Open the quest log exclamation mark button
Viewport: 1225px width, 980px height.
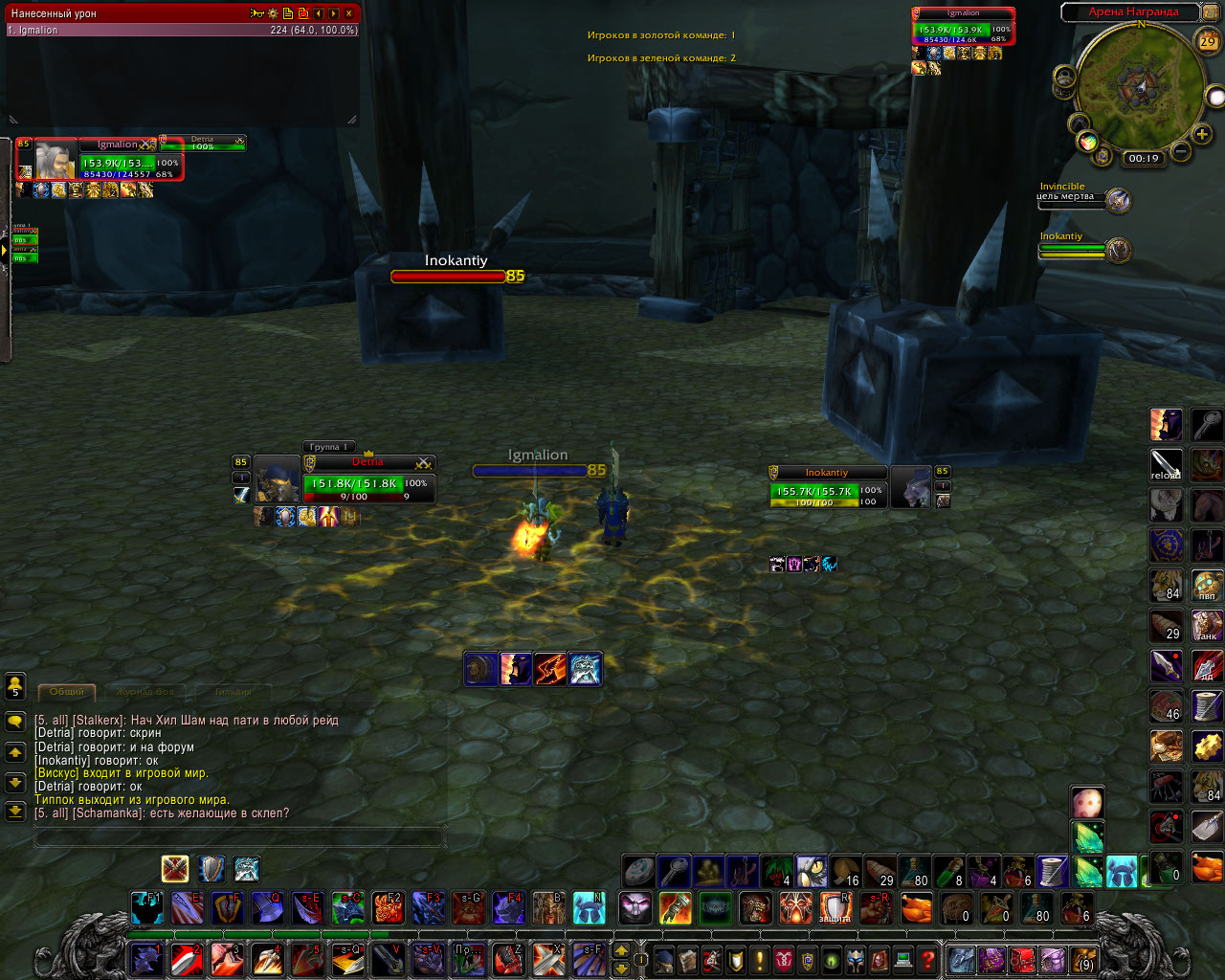[x=760, y=959]
